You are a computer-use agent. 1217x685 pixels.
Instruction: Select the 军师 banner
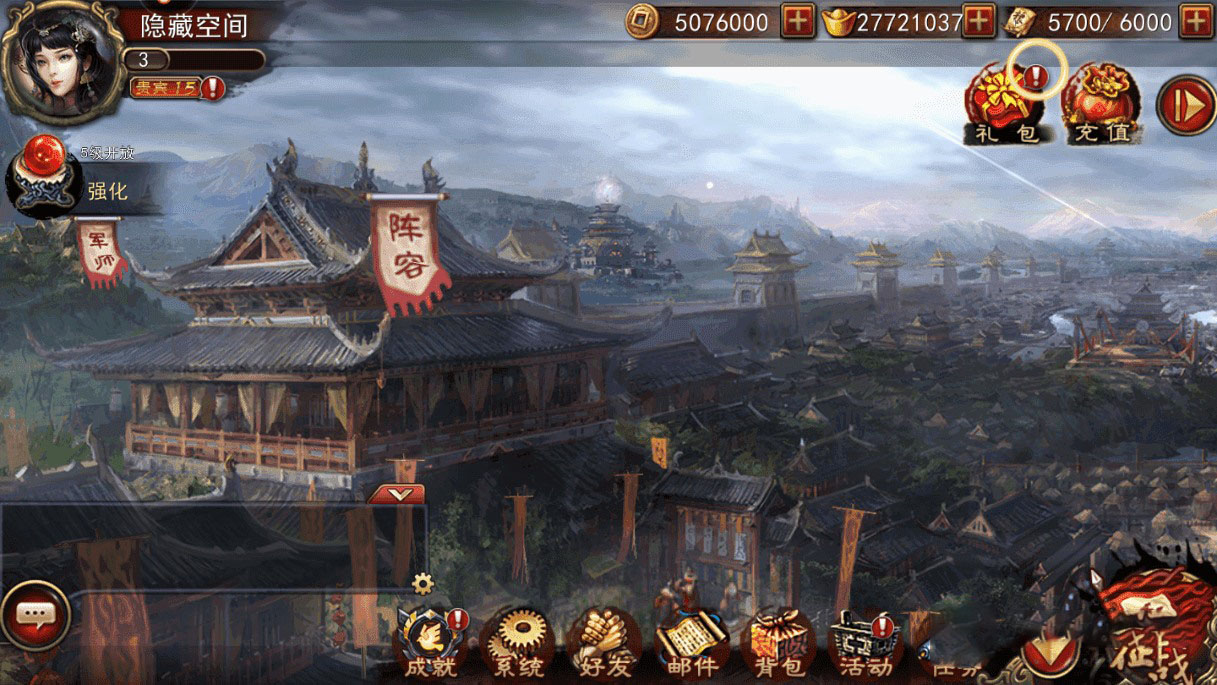101,252
